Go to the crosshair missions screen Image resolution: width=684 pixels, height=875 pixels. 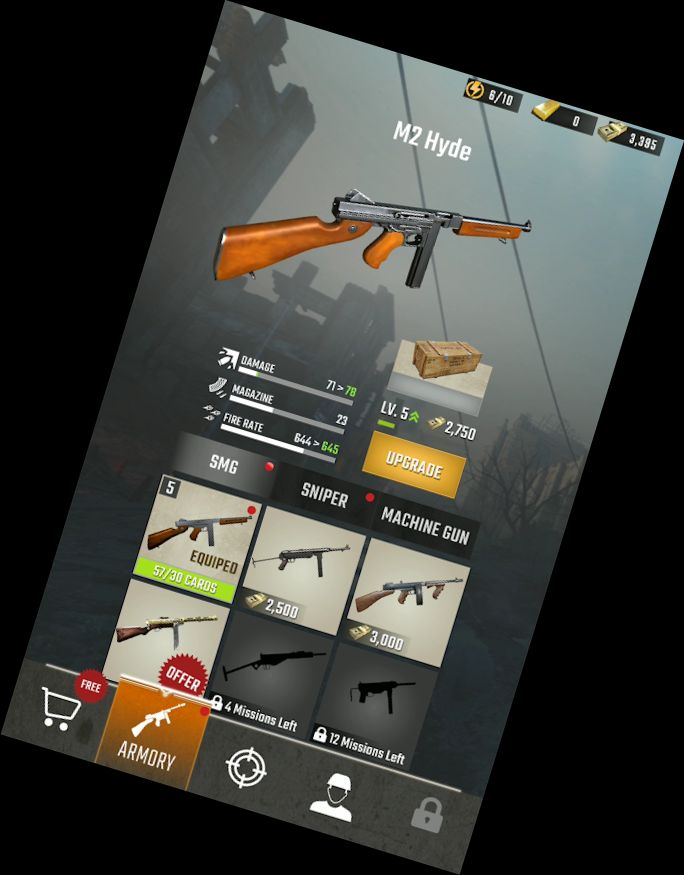(246, 768)
